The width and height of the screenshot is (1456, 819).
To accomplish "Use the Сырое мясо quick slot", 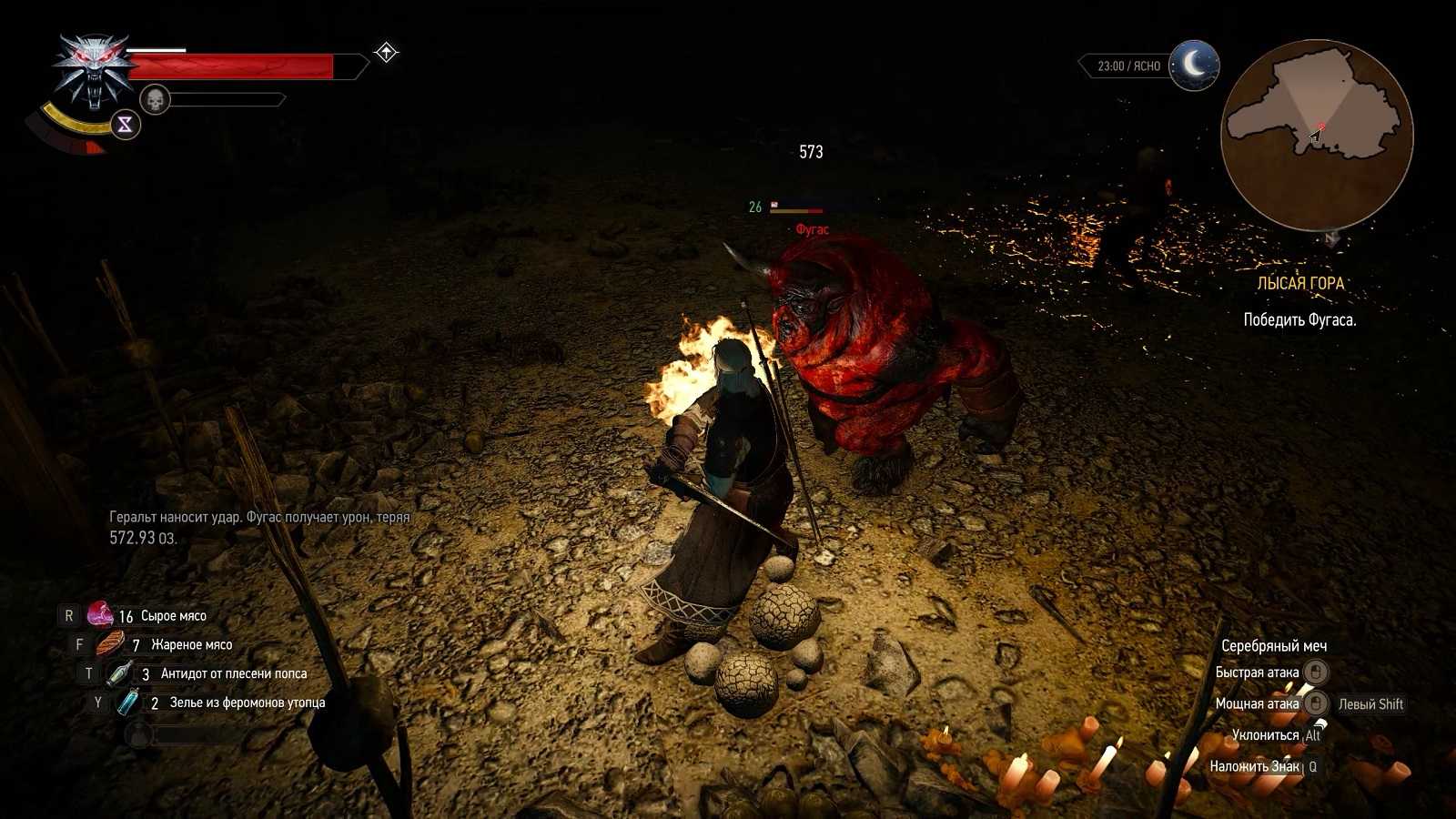I will (100, 615).
